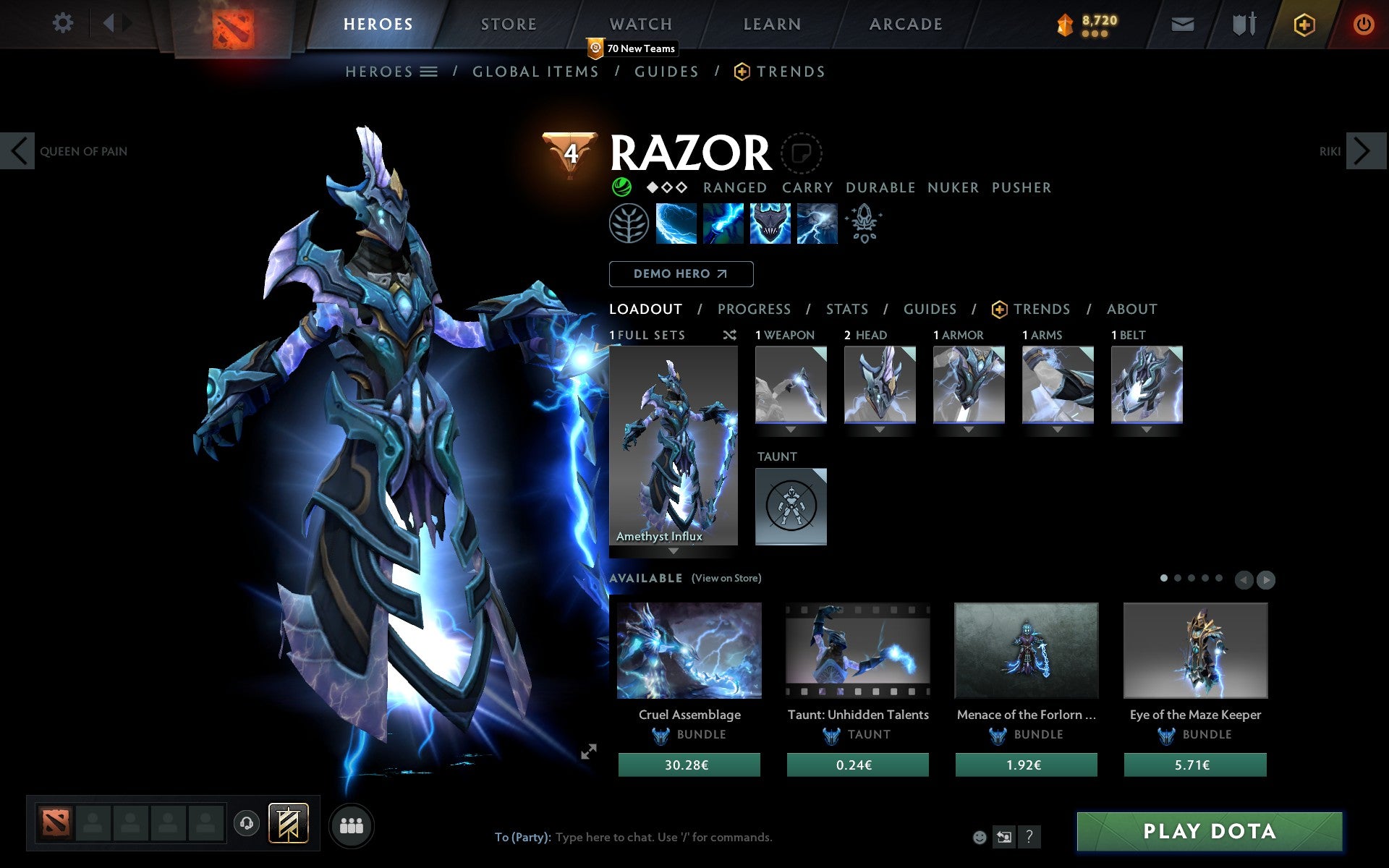Select Razor's Plasma Field ability icon

pos(676,224)
